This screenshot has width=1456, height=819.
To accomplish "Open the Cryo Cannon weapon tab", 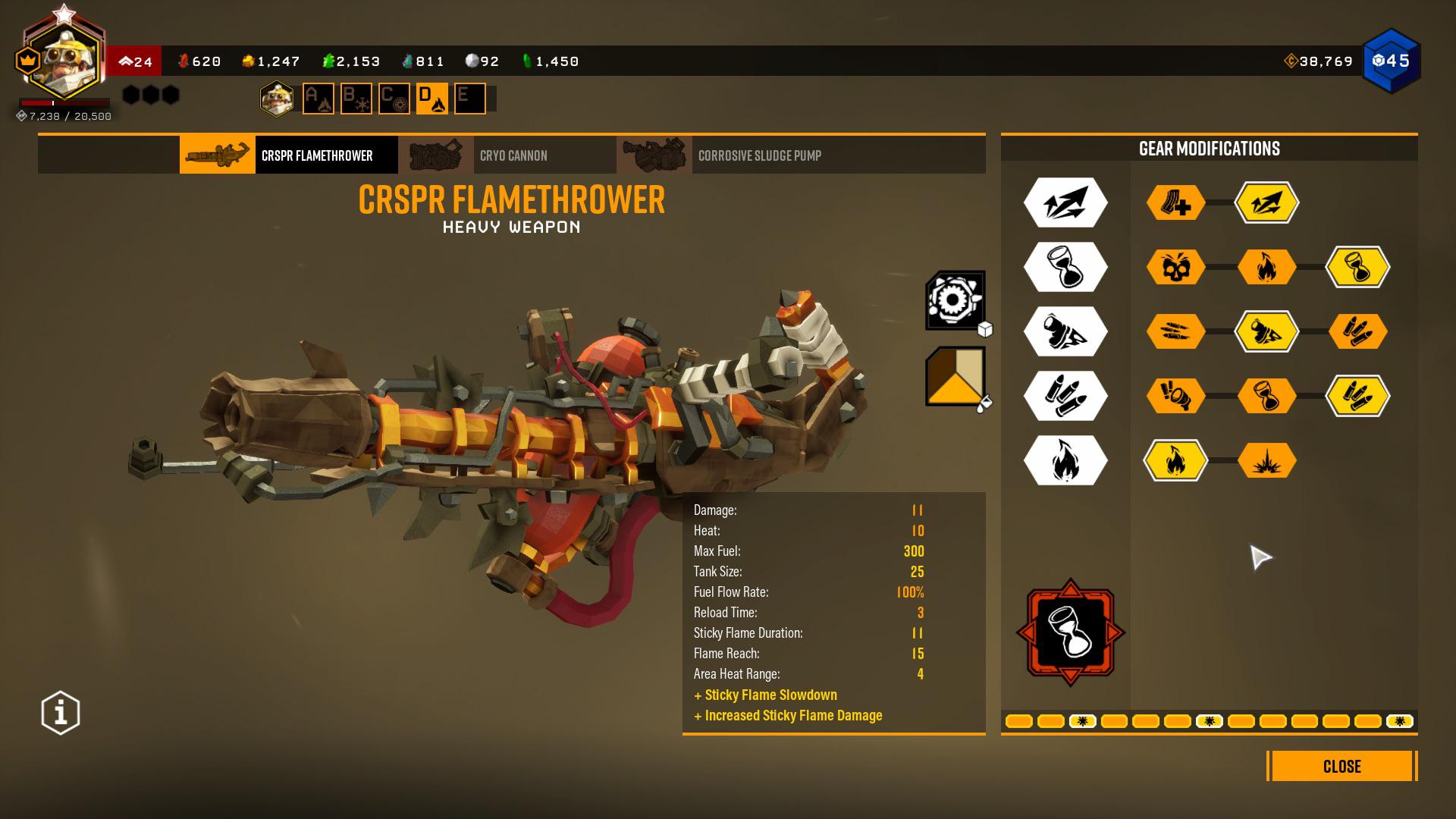I will 514,155.
